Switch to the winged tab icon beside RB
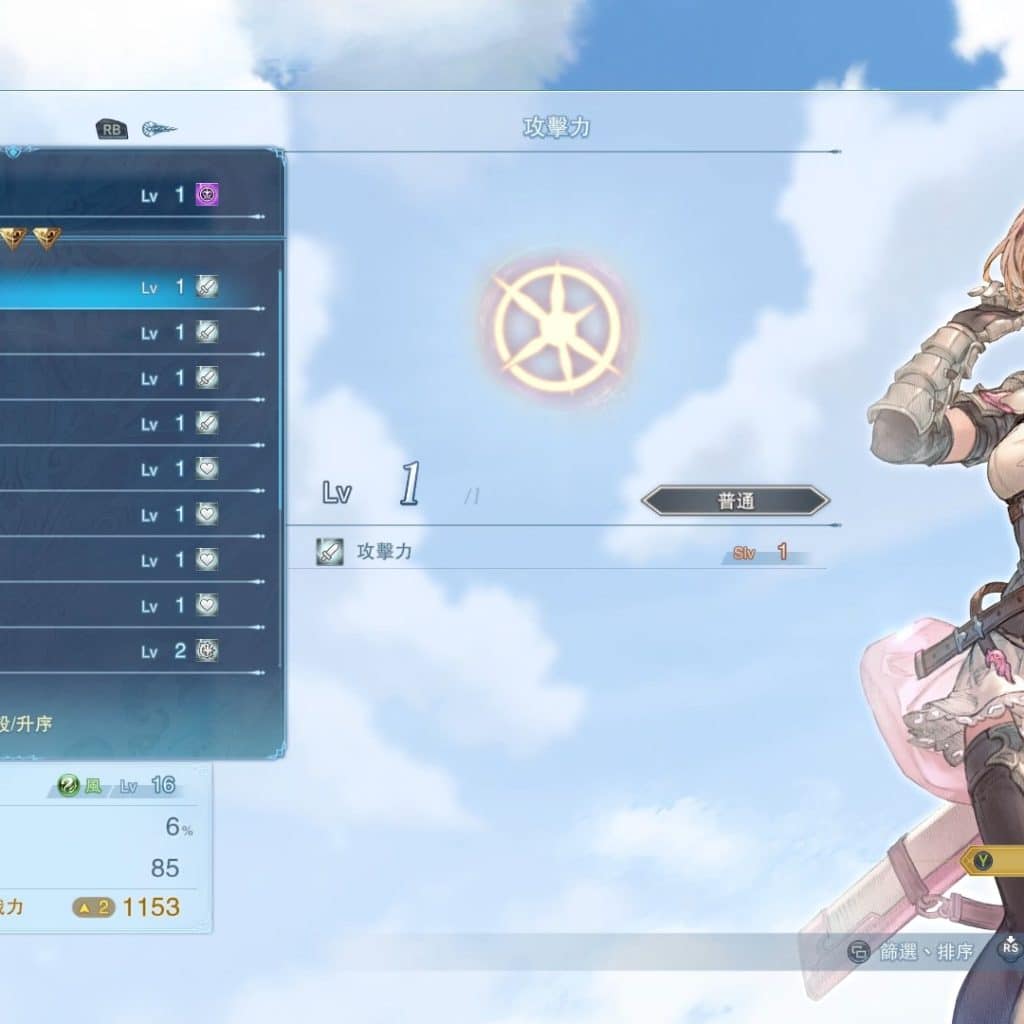The height and width of the screenshot is (1024, 1024). point(160,129)
